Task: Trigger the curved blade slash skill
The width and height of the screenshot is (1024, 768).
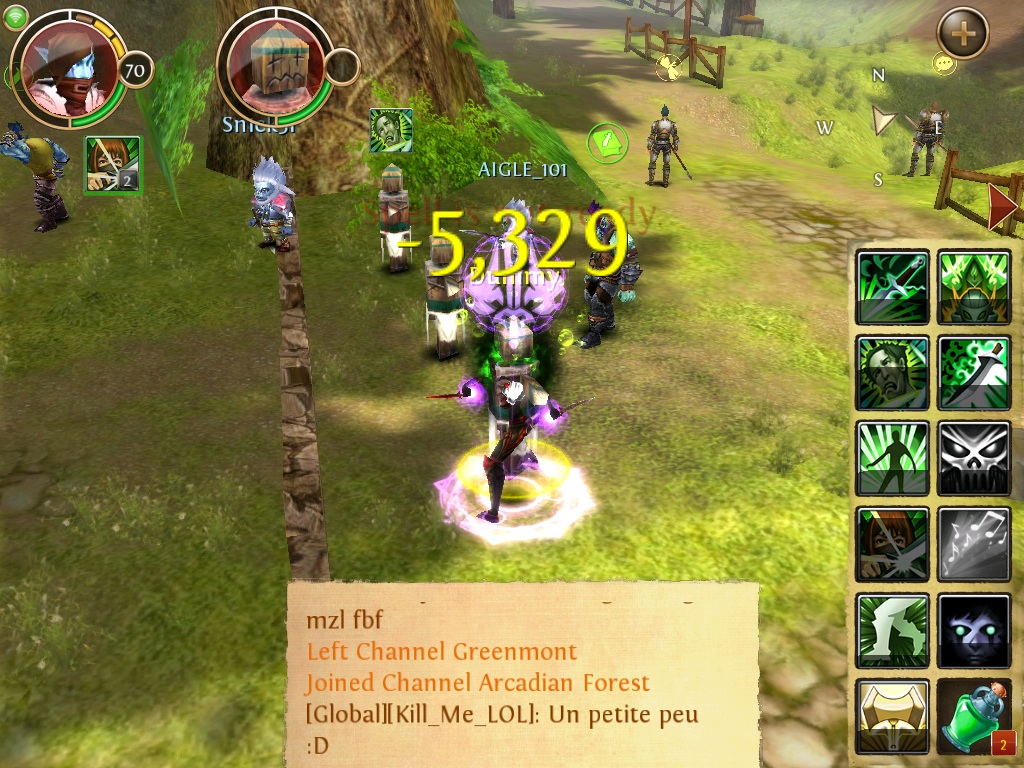Action: (974, 372)
